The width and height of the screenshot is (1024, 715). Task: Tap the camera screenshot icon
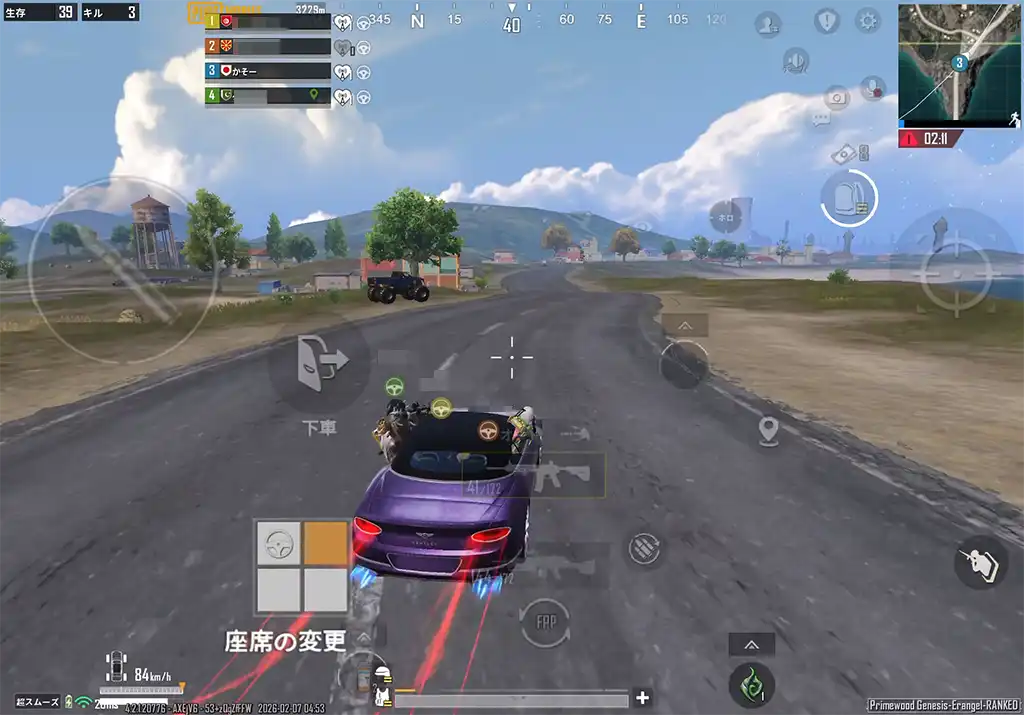click(x=836, y=97)
